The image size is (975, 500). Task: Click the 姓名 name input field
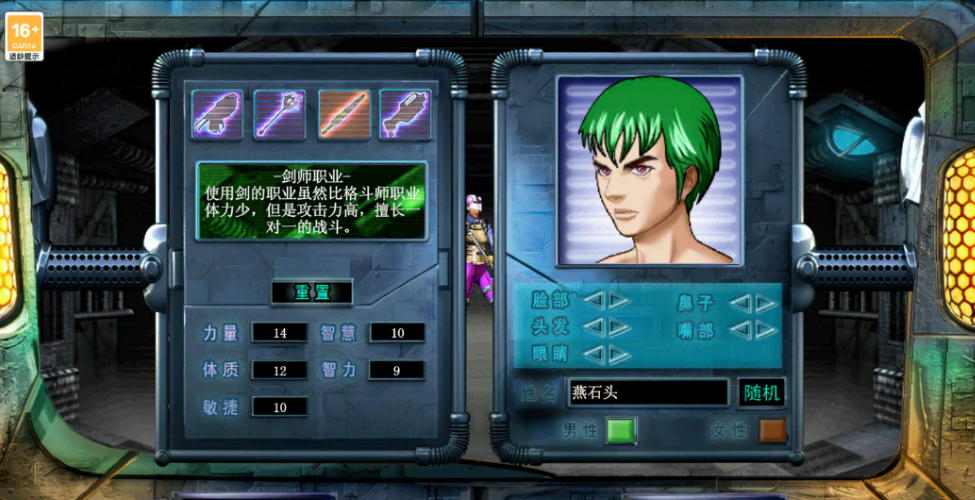[x=647, y=392]
